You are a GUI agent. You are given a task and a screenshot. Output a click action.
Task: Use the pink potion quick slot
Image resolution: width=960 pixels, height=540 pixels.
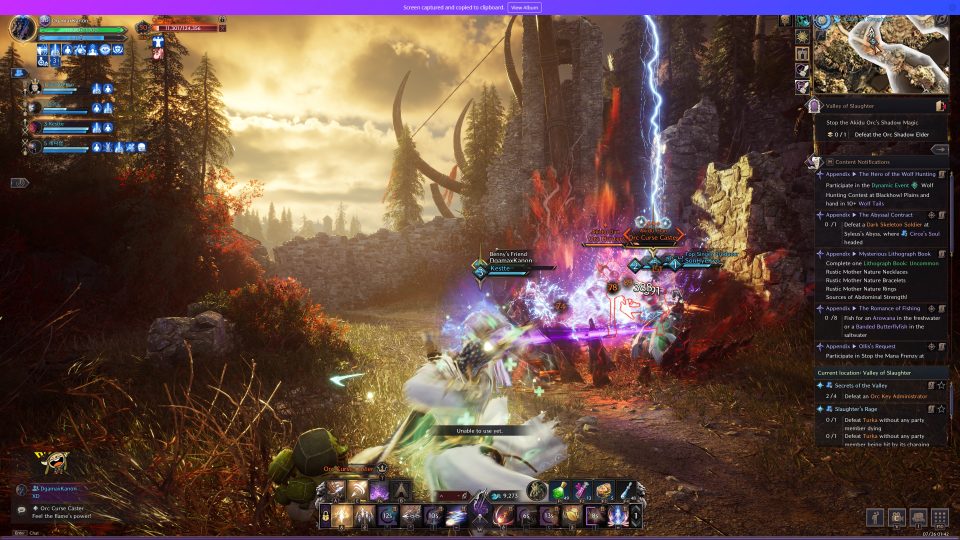(x=582, y=491)
